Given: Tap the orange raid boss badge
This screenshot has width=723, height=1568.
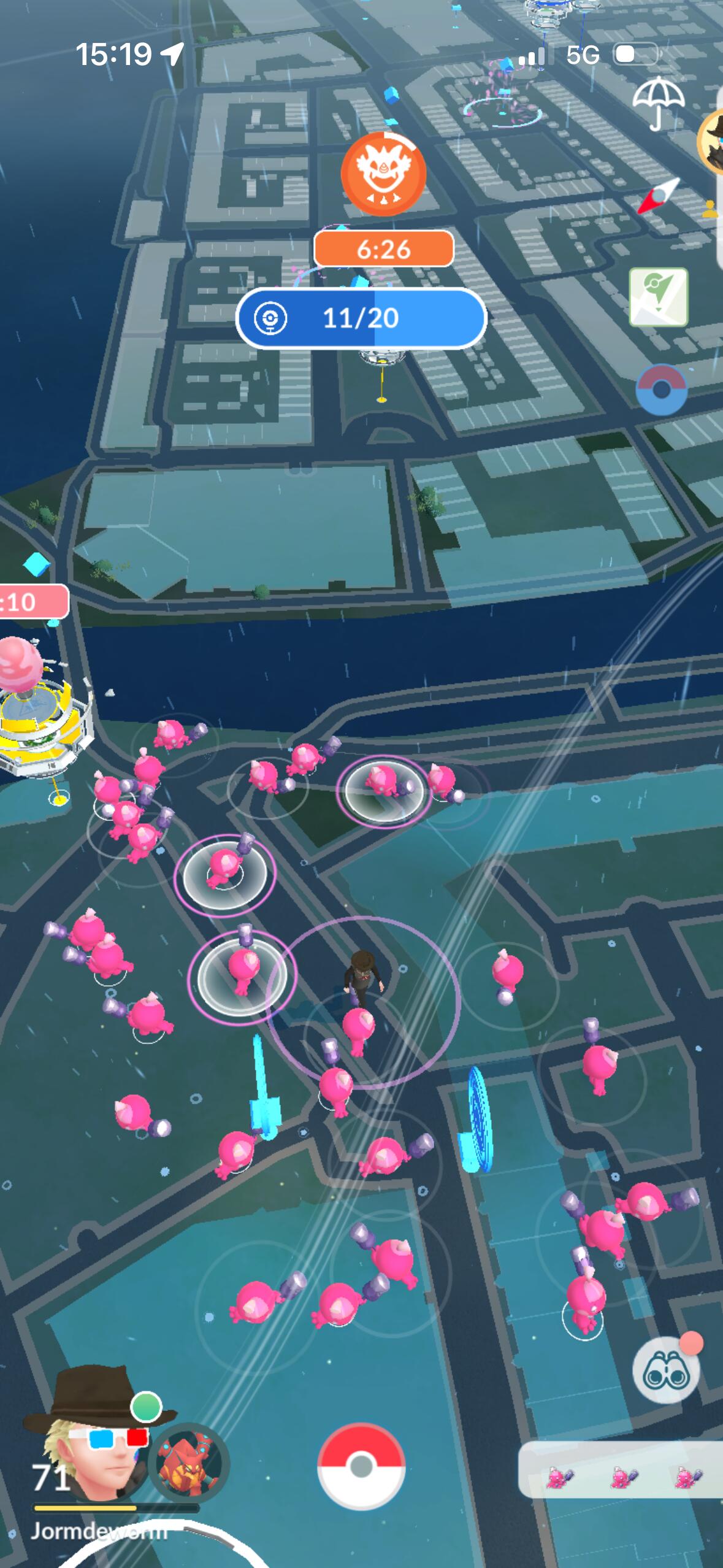Looking at the screenshot, I should (383, 174).
